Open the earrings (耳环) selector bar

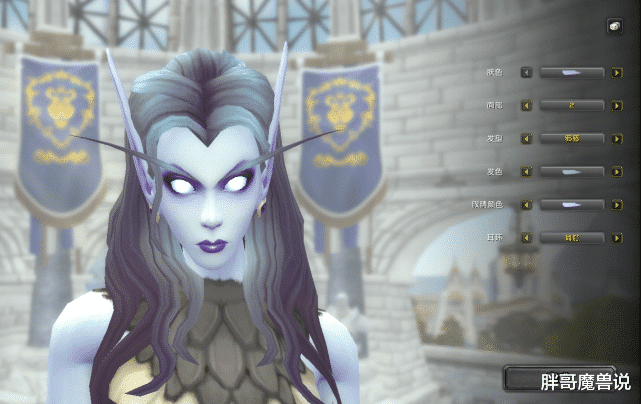pos(572,237)
